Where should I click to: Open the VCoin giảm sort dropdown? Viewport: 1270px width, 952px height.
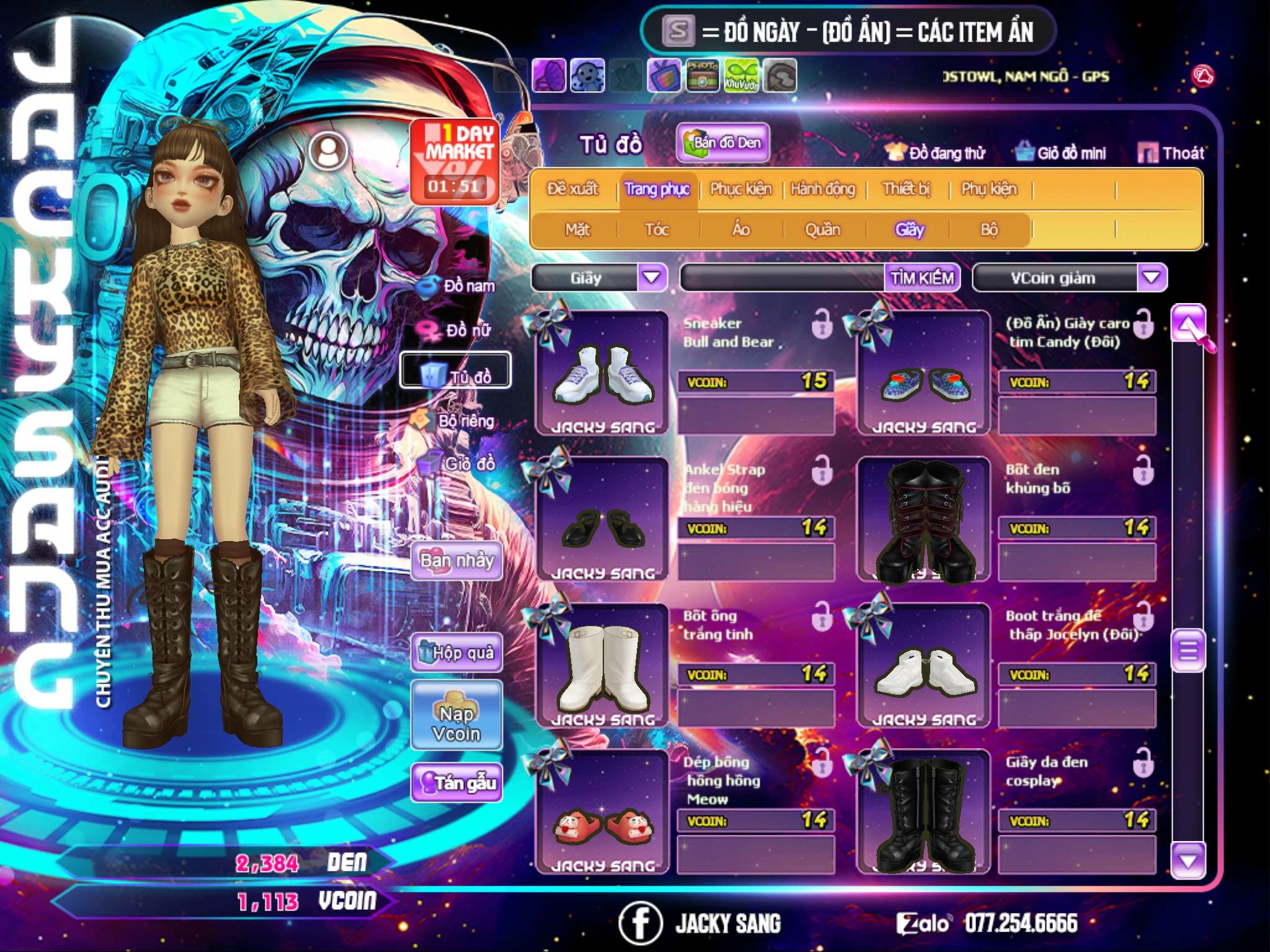tap(1151, 278)
